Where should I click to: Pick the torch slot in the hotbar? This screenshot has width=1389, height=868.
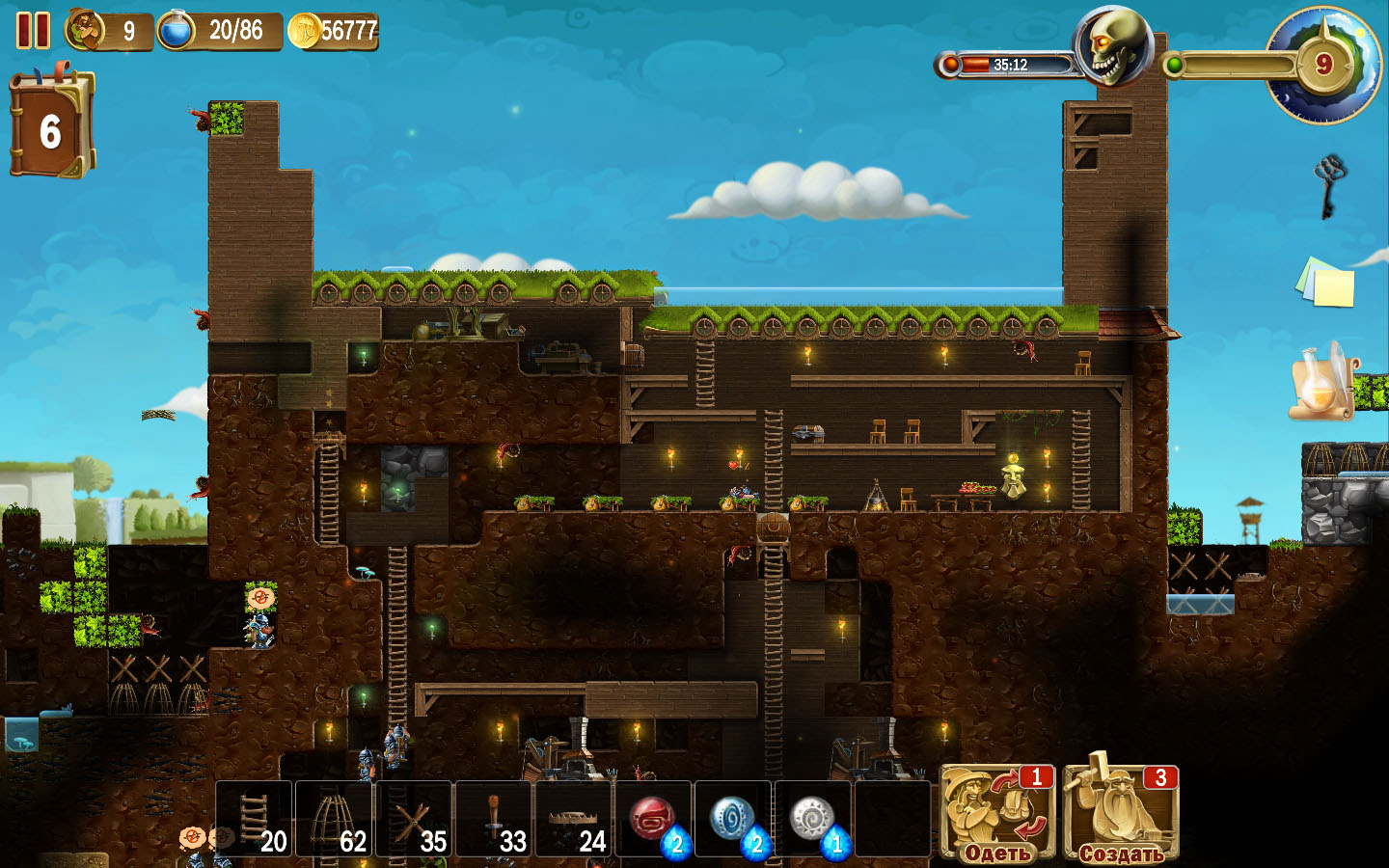pyautogui.click(x=495, y=820)
